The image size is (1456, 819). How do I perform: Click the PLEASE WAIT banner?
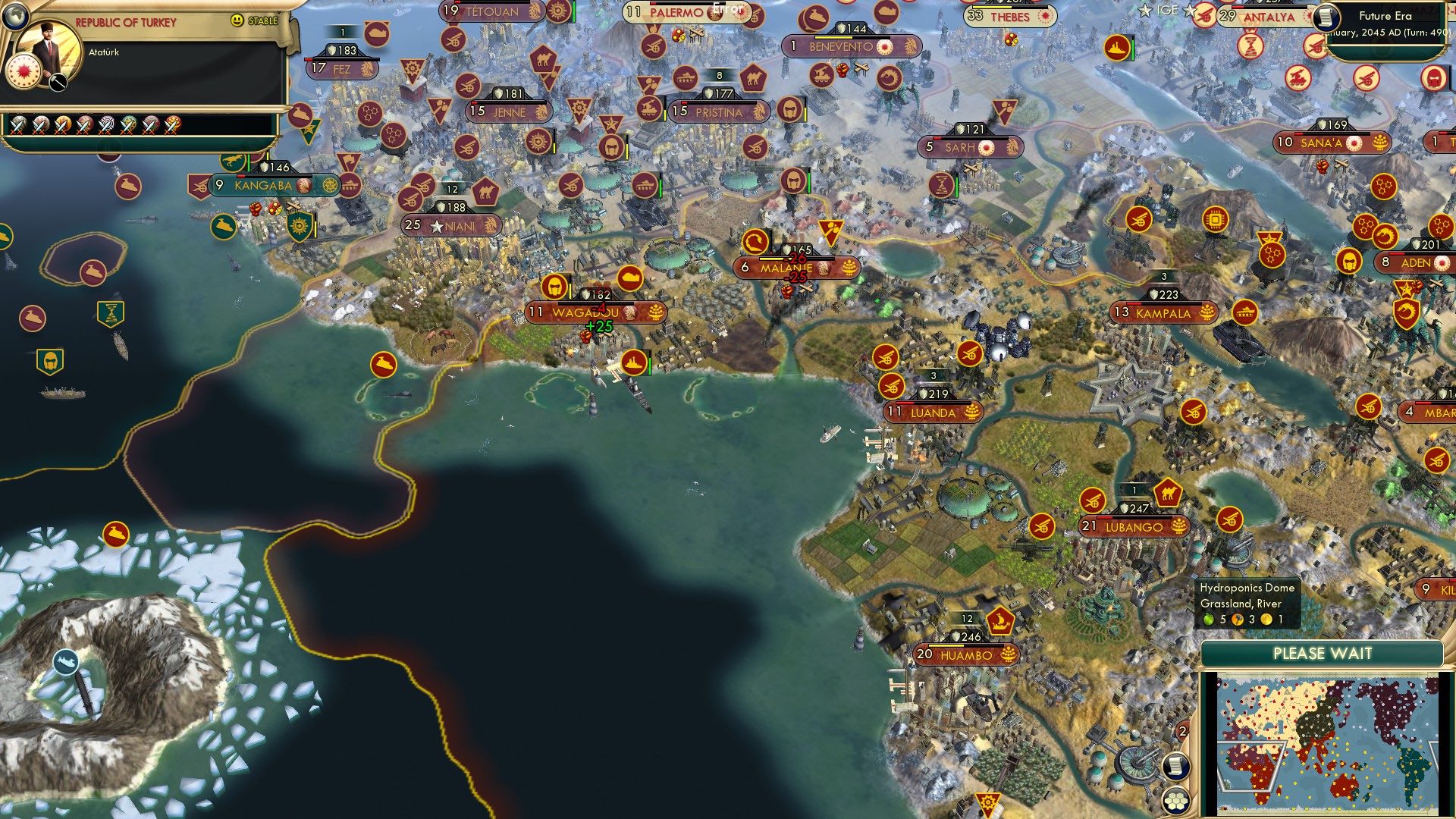click(x=1323, y=653)
